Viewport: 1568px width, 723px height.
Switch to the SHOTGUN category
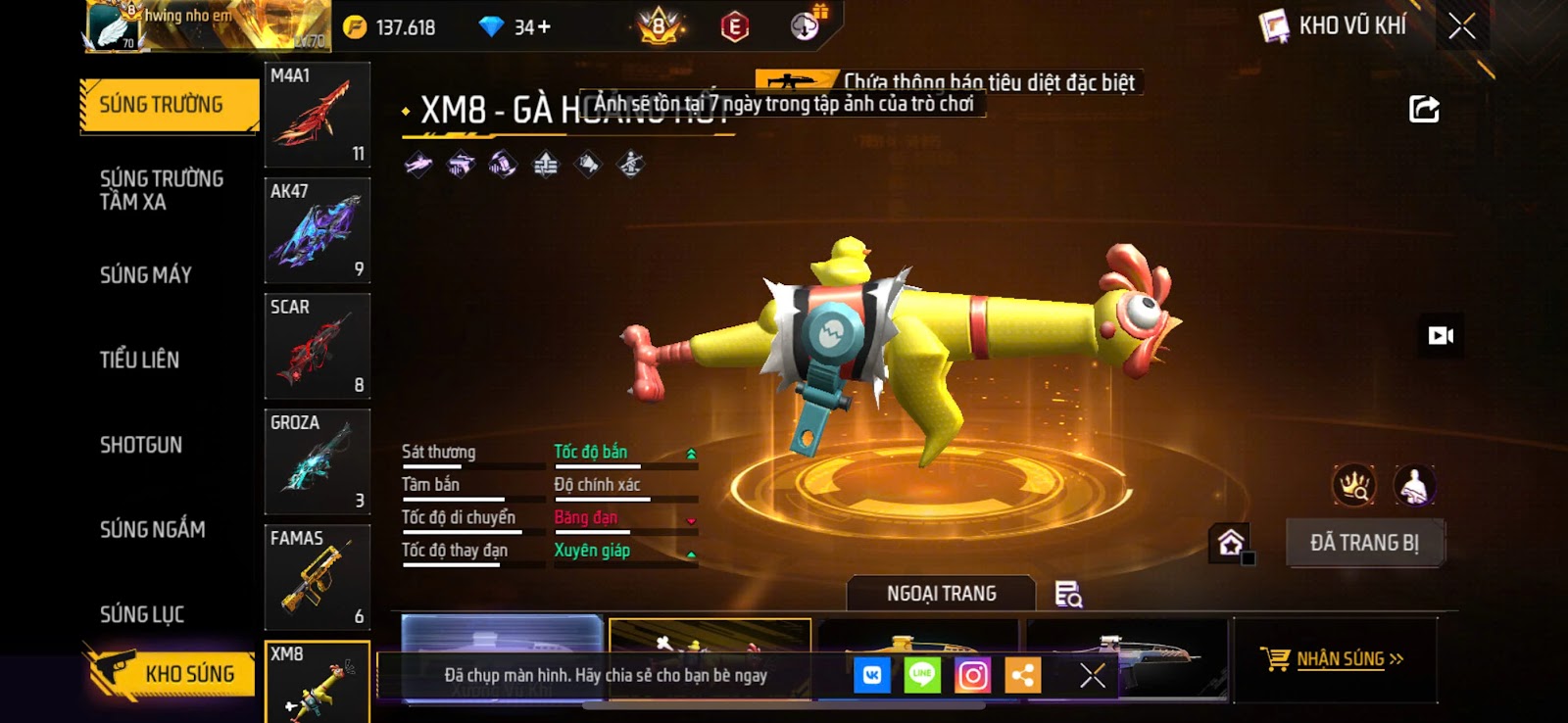point(141,445)
